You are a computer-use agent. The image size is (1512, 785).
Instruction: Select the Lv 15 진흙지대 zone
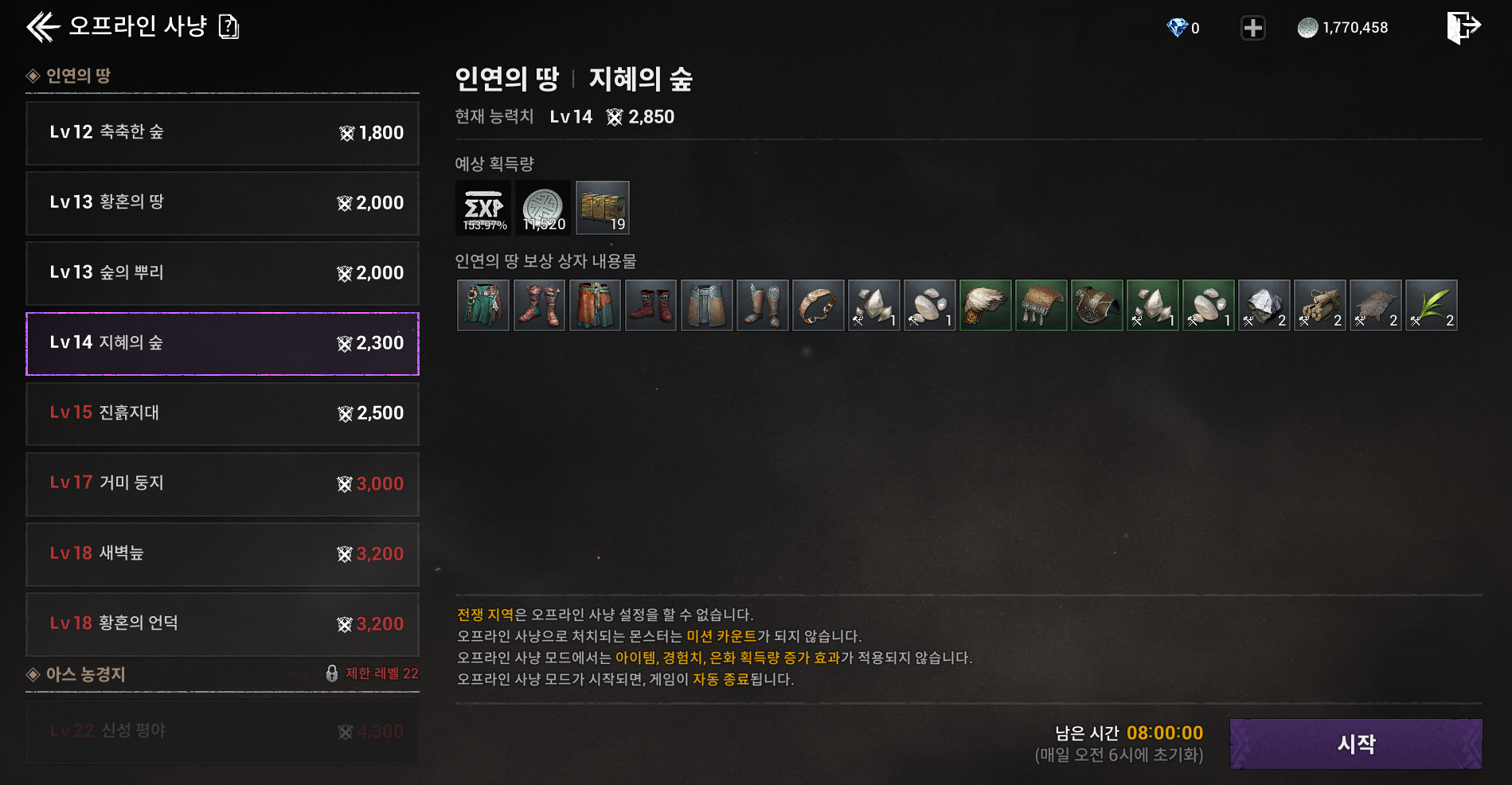pyautogui.click(x=223, y=413)
